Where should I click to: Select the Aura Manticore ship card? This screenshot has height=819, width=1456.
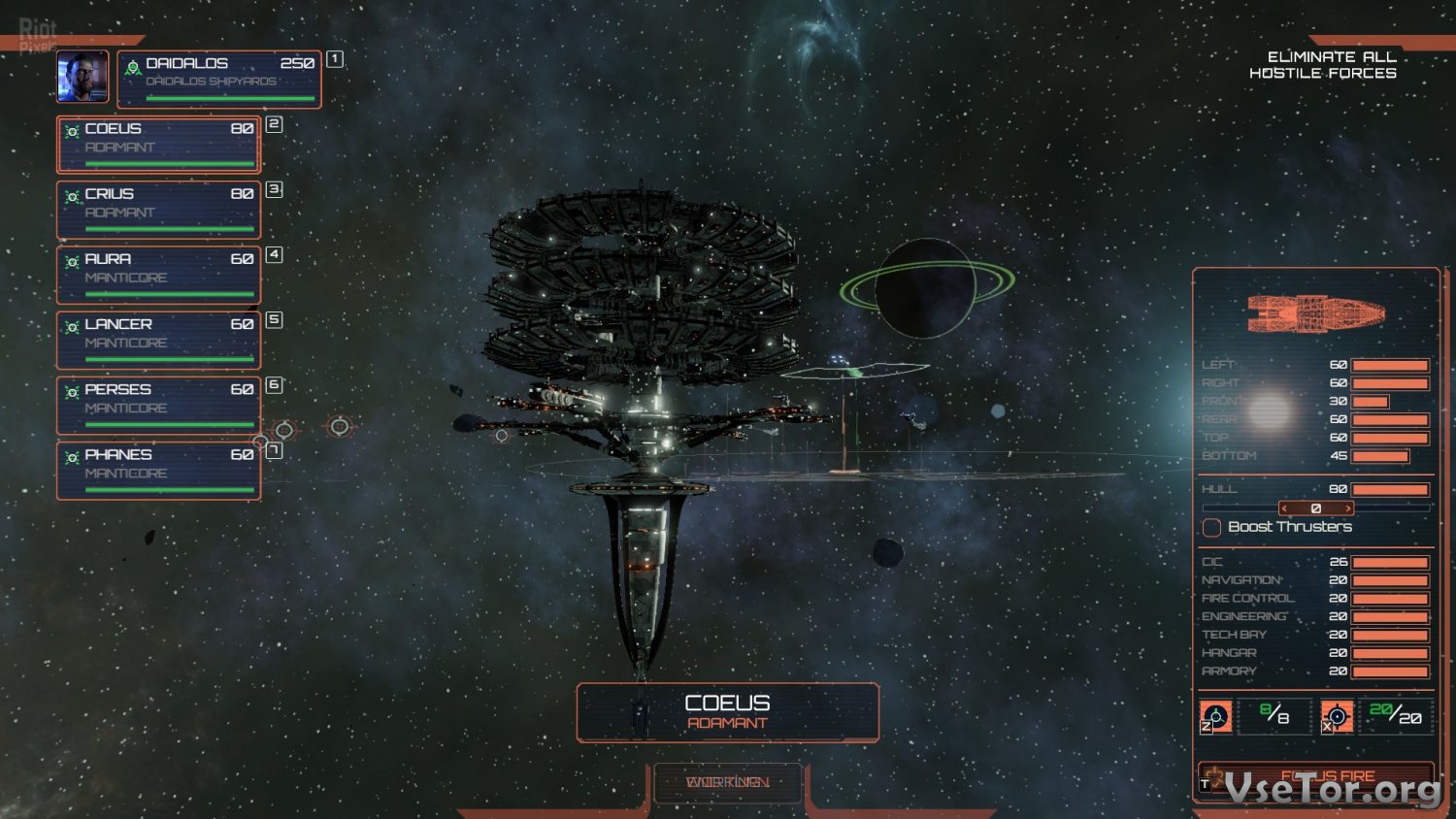point(159,274)
